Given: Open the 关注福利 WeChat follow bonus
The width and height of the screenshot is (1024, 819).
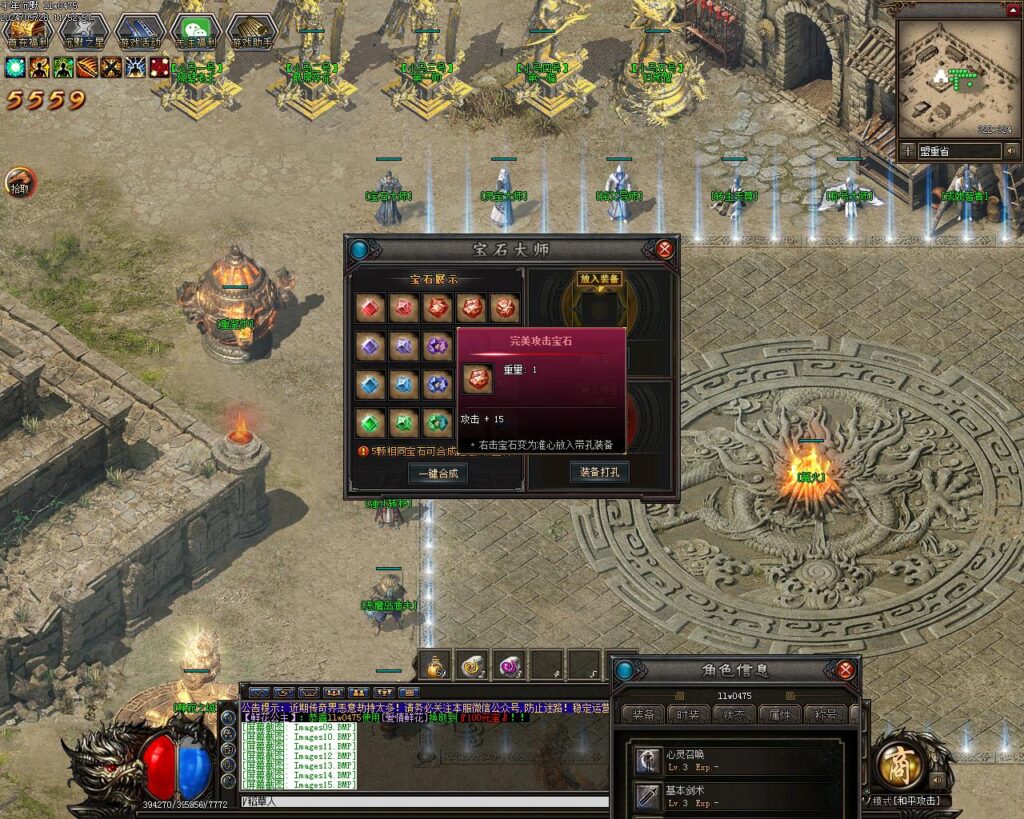Looking at the screenshot, I should coord(195,32).
